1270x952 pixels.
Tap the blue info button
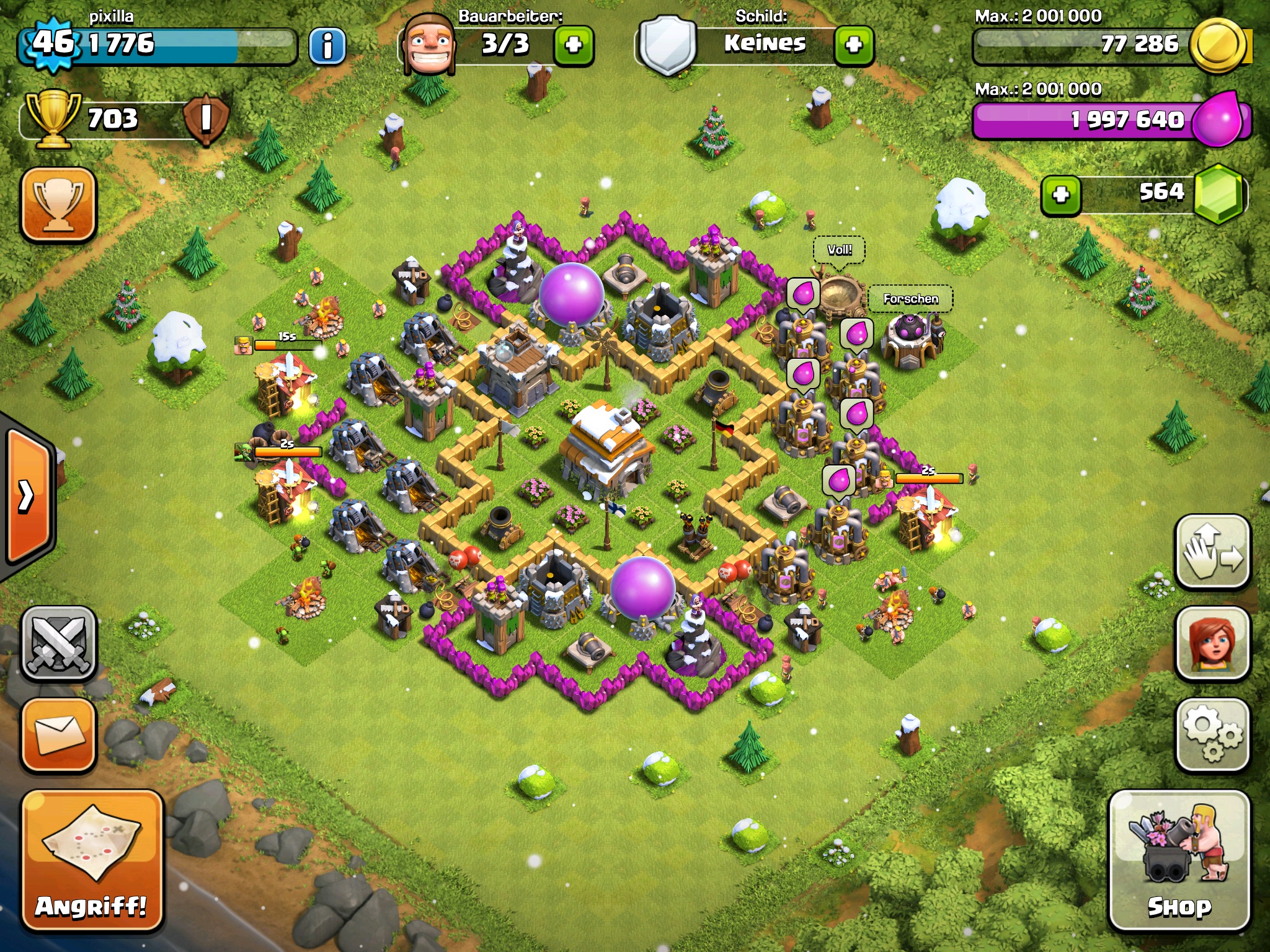pos(327,46)
